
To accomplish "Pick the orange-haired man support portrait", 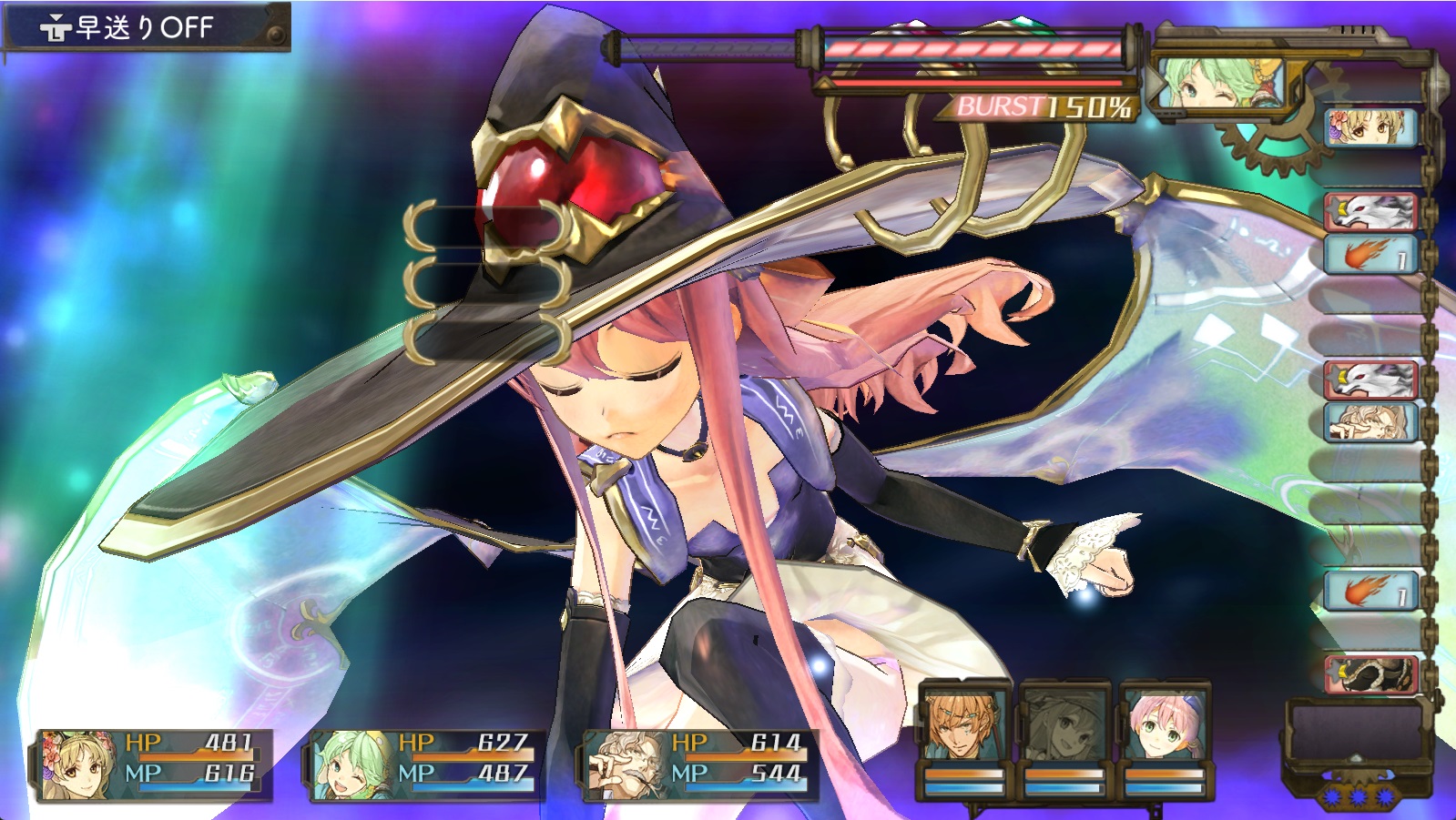I will pos(964,725).
